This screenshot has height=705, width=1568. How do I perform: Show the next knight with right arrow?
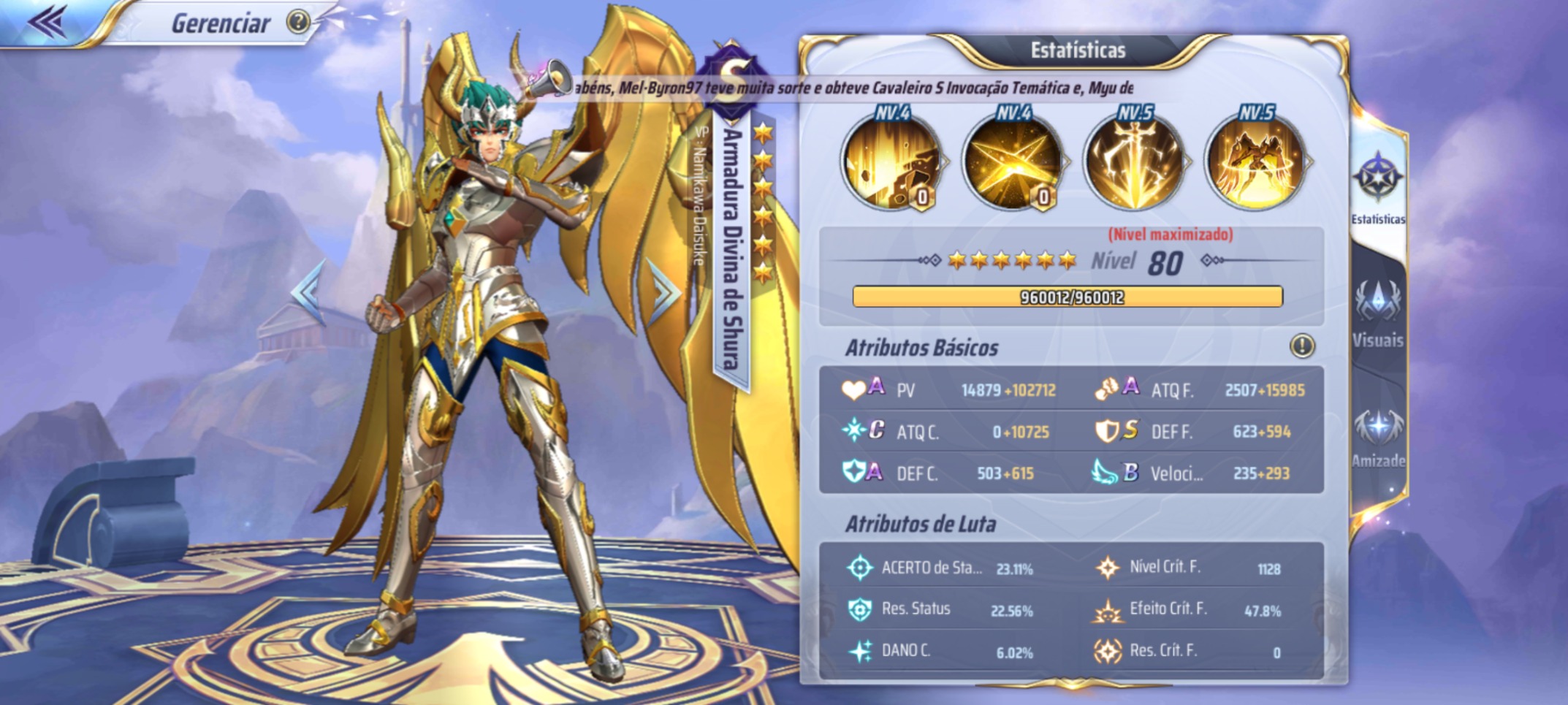coord(663,292)
